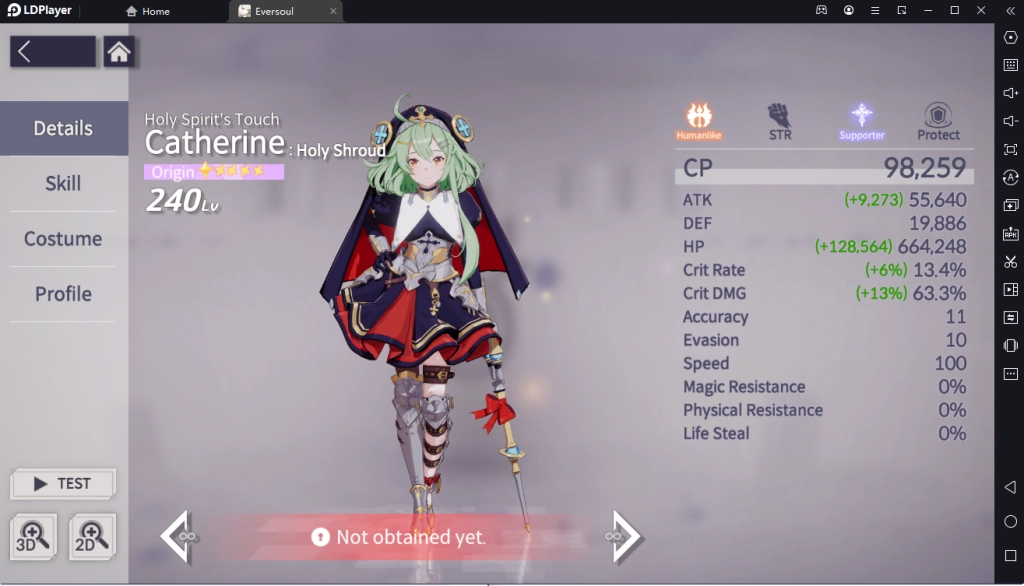Close the LDPlayer window
Viewport: 1024px width, 586px height.
pyautogui.click(x=980, y=10)
